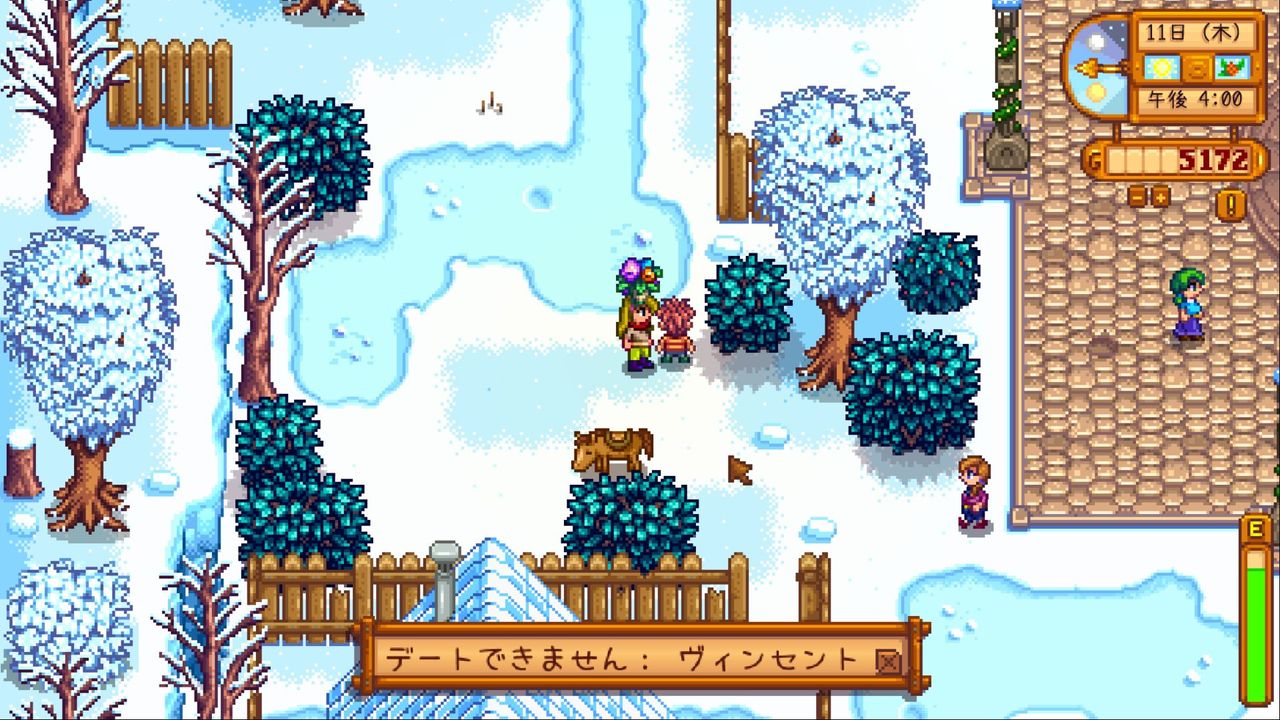Click the small emblem between weather and season icons
The image size is (1280, 720).
[x=1197, y=68]
